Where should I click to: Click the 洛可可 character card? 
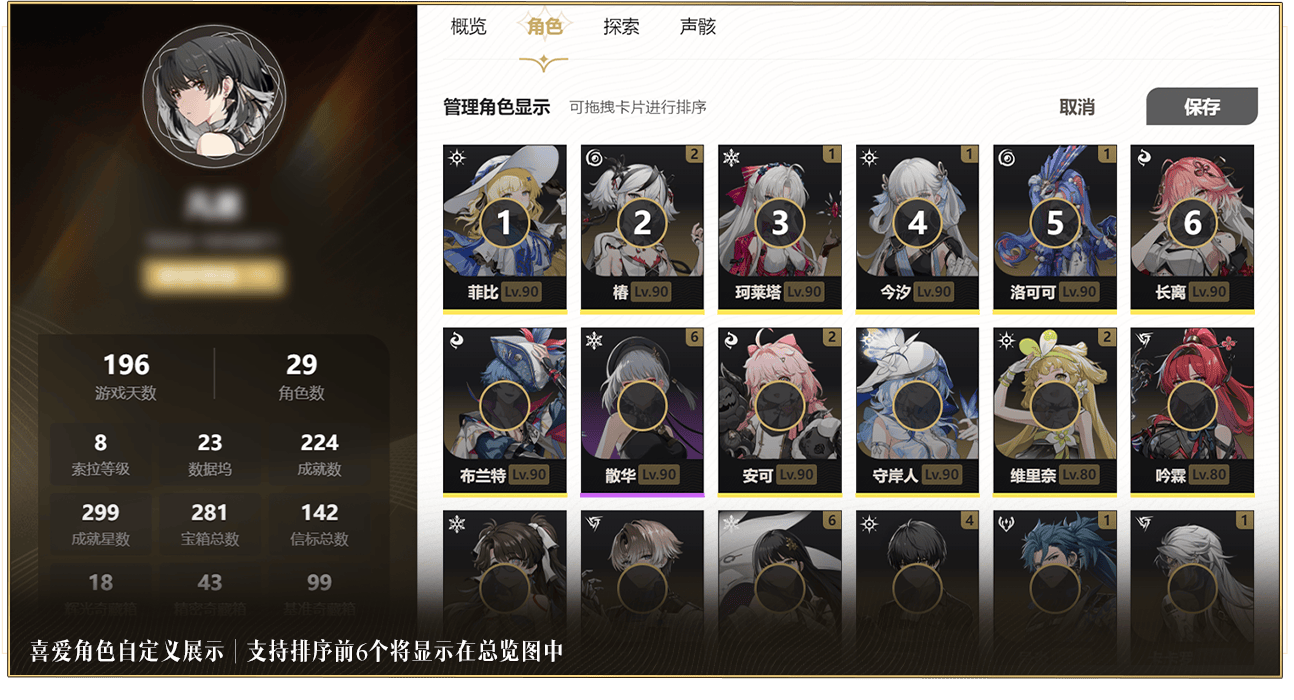(1055, 227)
